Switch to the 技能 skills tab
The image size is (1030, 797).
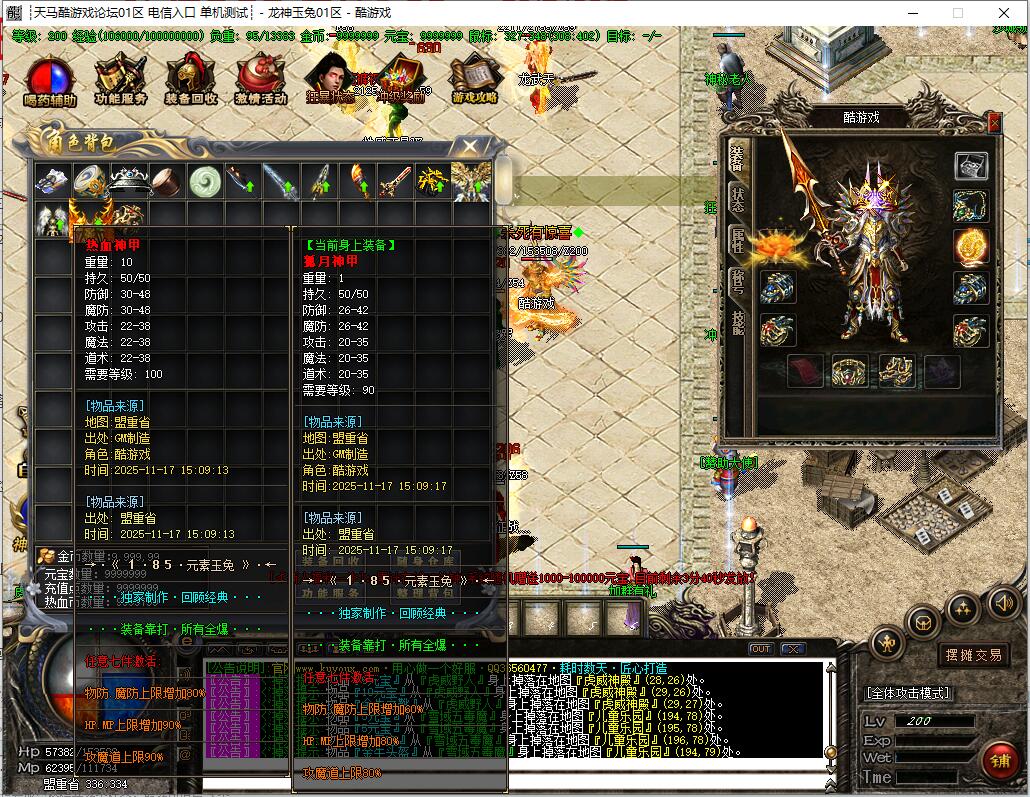(736, 320)
